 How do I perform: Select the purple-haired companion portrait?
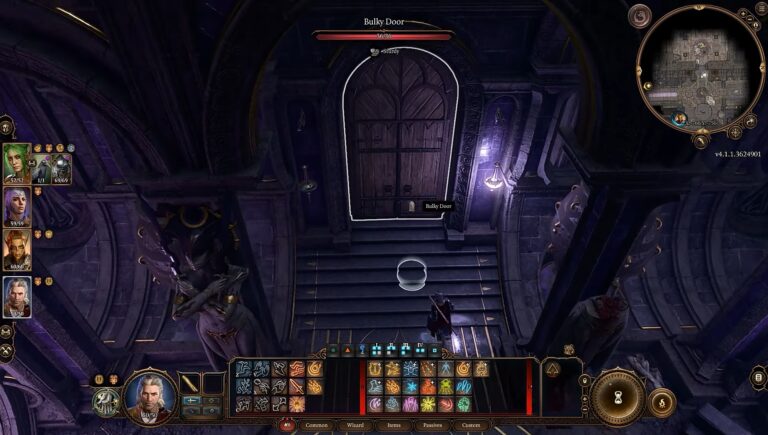[x=17, y=207]
